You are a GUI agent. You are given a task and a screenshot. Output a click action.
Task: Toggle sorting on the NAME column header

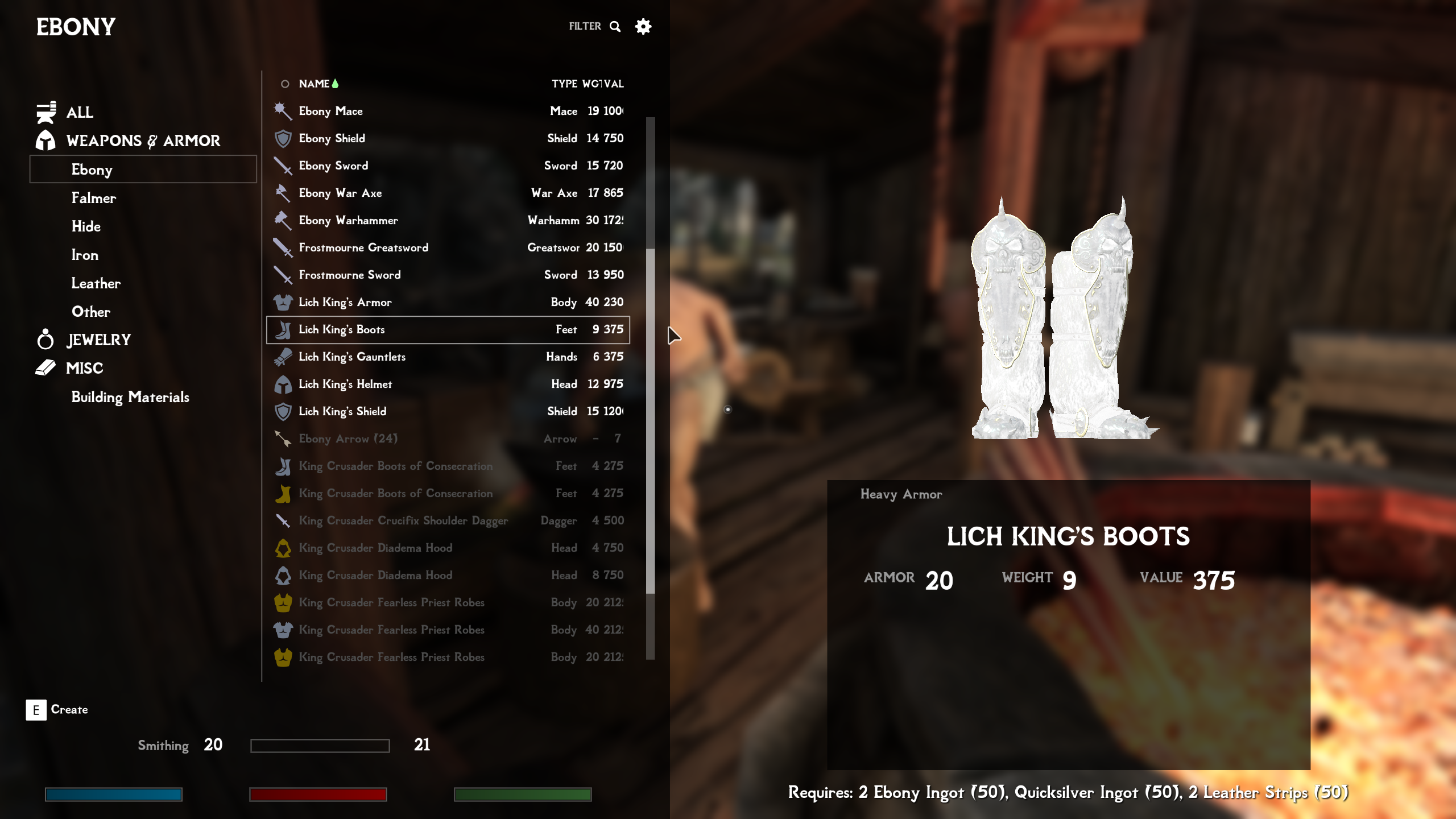coord(313,84)
